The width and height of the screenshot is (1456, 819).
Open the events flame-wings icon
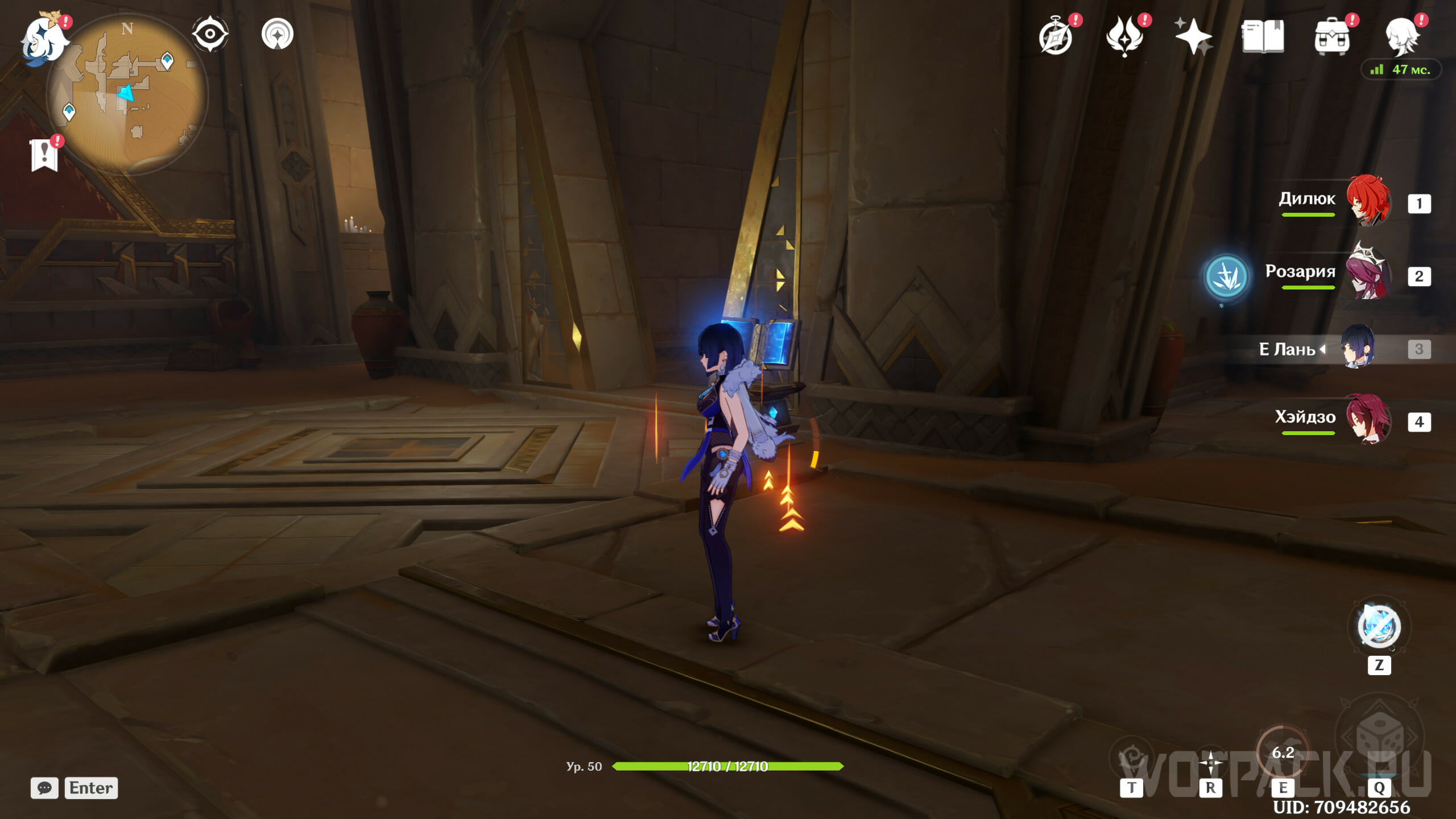click(x=1124, y=36)
